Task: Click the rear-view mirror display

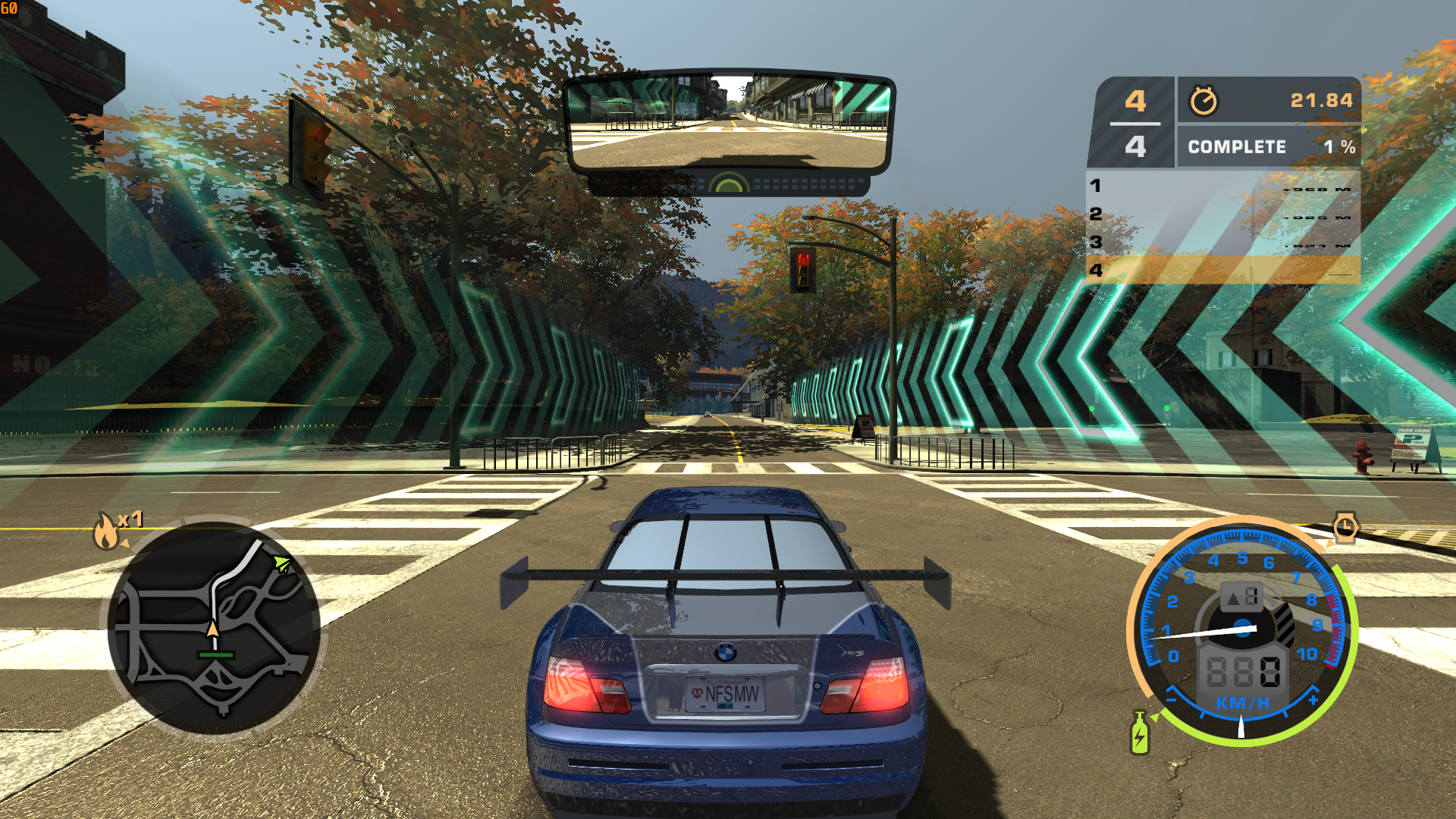Action: [x=730, y=123]
